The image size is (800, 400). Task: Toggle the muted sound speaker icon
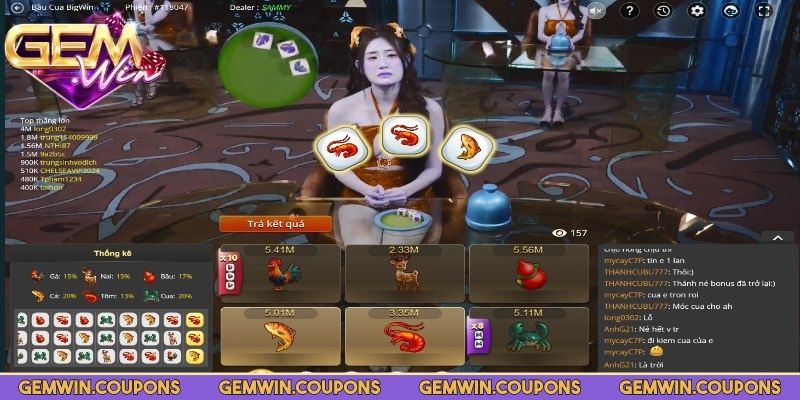click(596, 11)
